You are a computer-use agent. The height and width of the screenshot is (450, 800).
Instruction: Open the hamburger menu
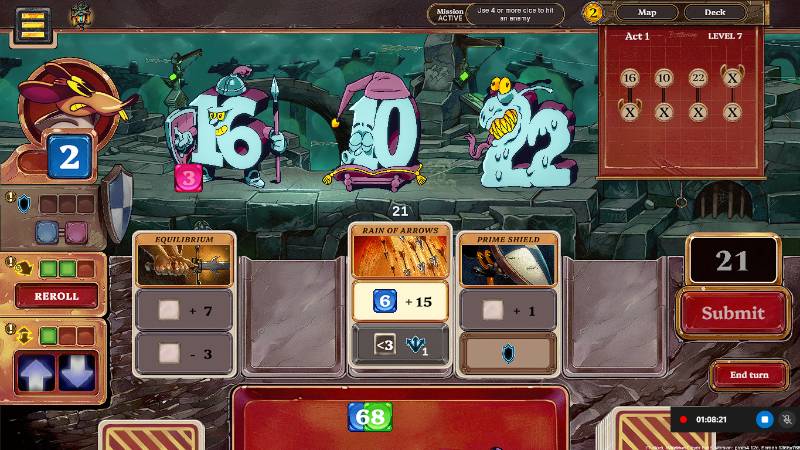(x=32, y=25)
